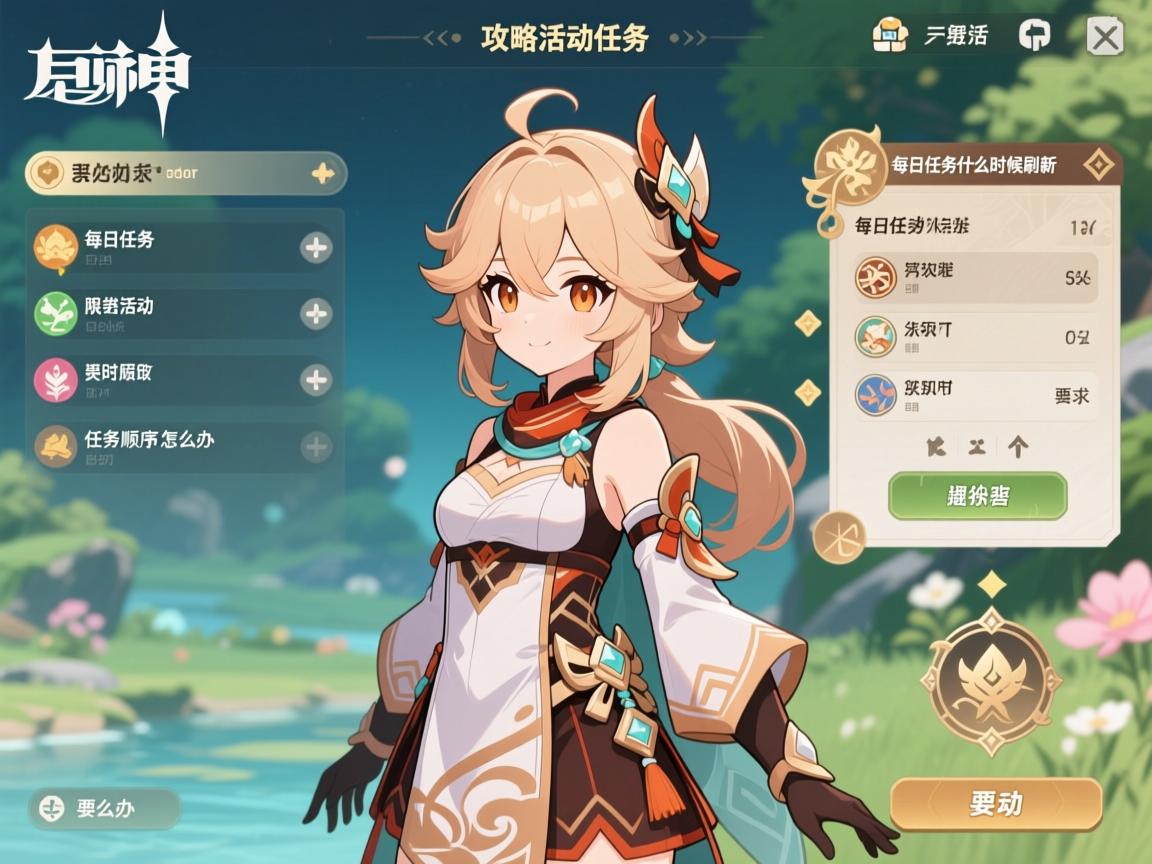Expand the pink flower row plus button
The image size is (1152, 864).
[x=316, y=380]
